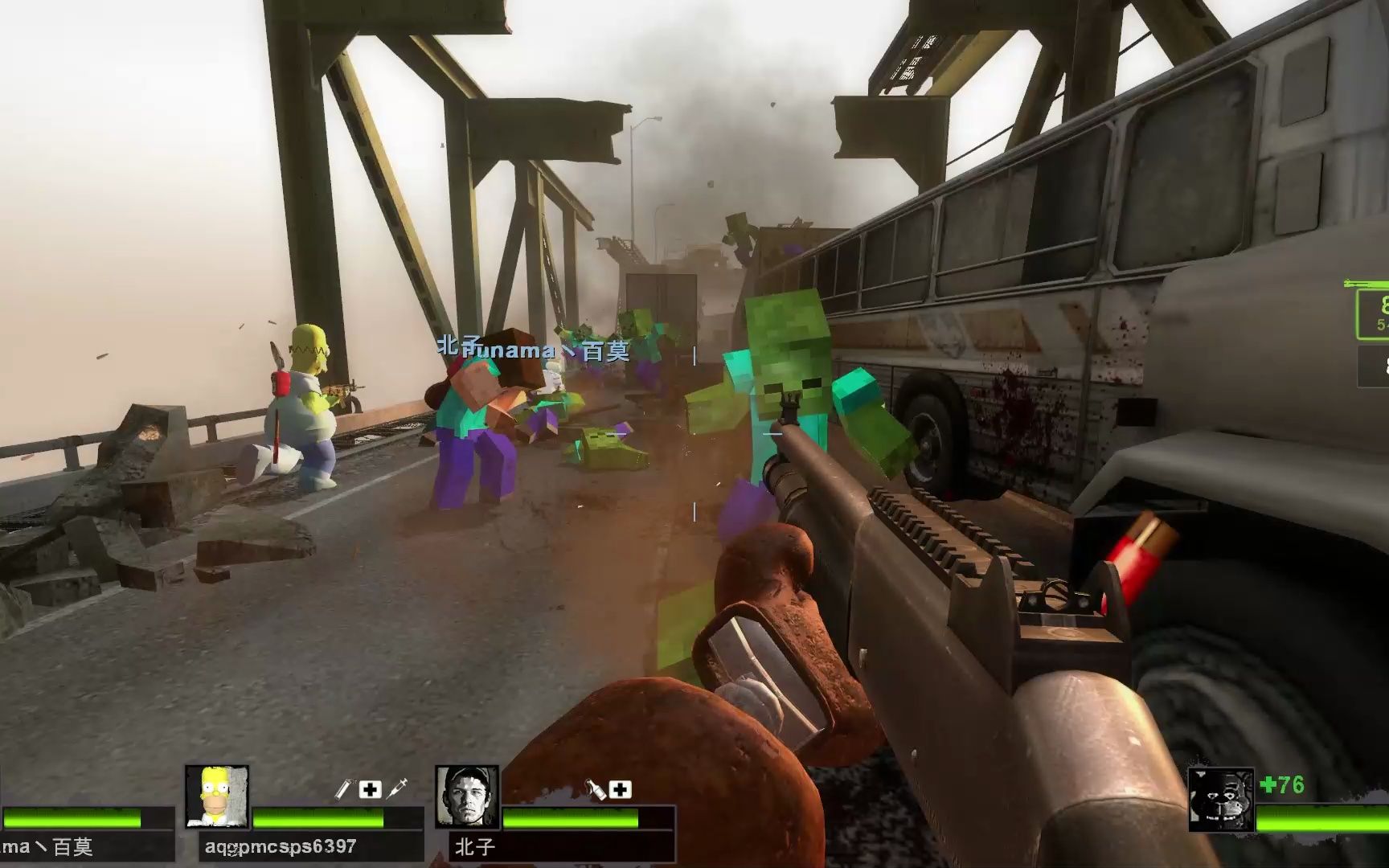Viewport: 1389px width, 868px height.
Task: Select aqgpmcsps6397's pipe bomb icon
Action: pyautogui.click(x=343, y=789)
